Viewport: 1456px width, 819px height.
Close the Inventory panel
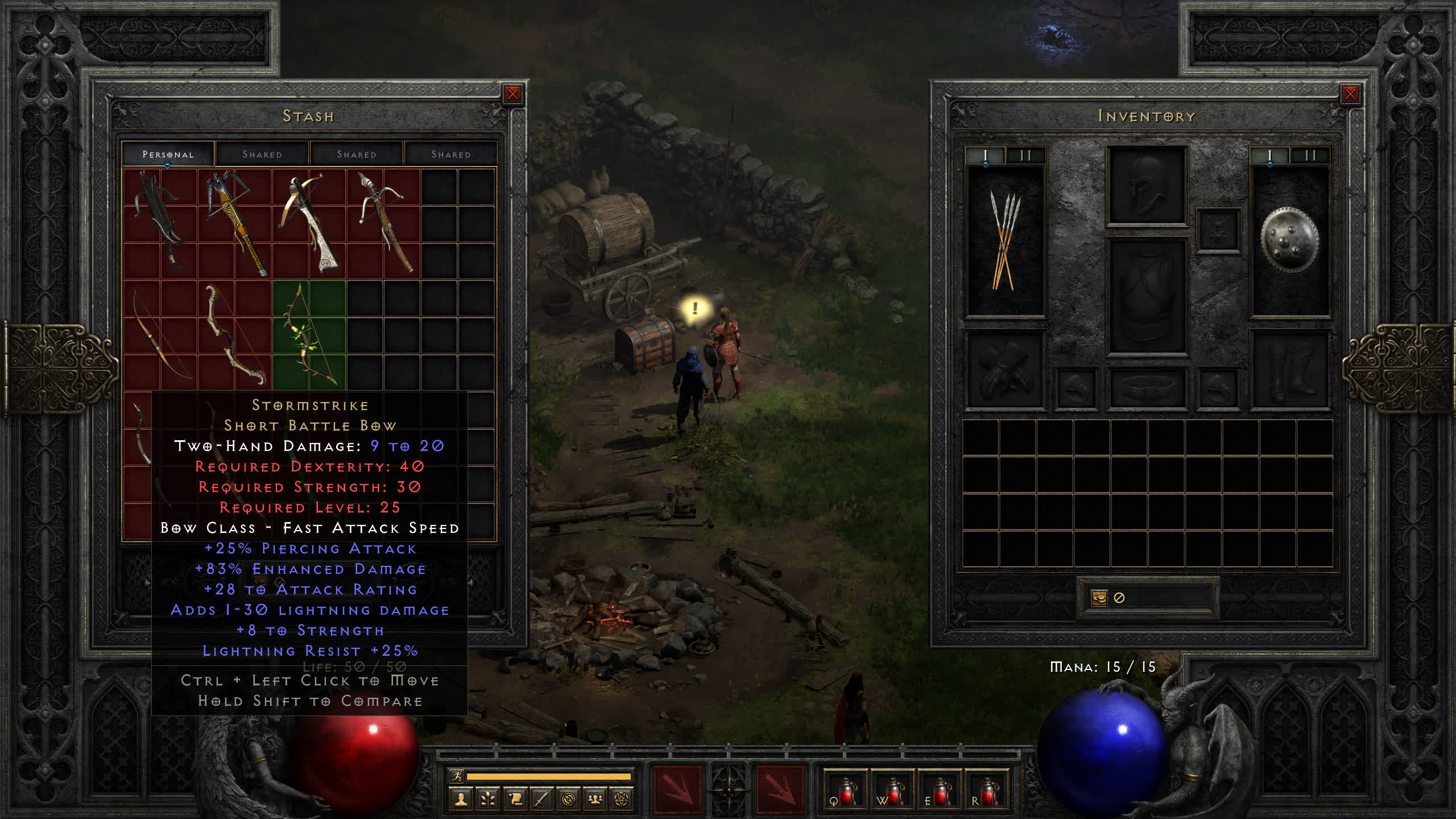(x=1350, y=94)
